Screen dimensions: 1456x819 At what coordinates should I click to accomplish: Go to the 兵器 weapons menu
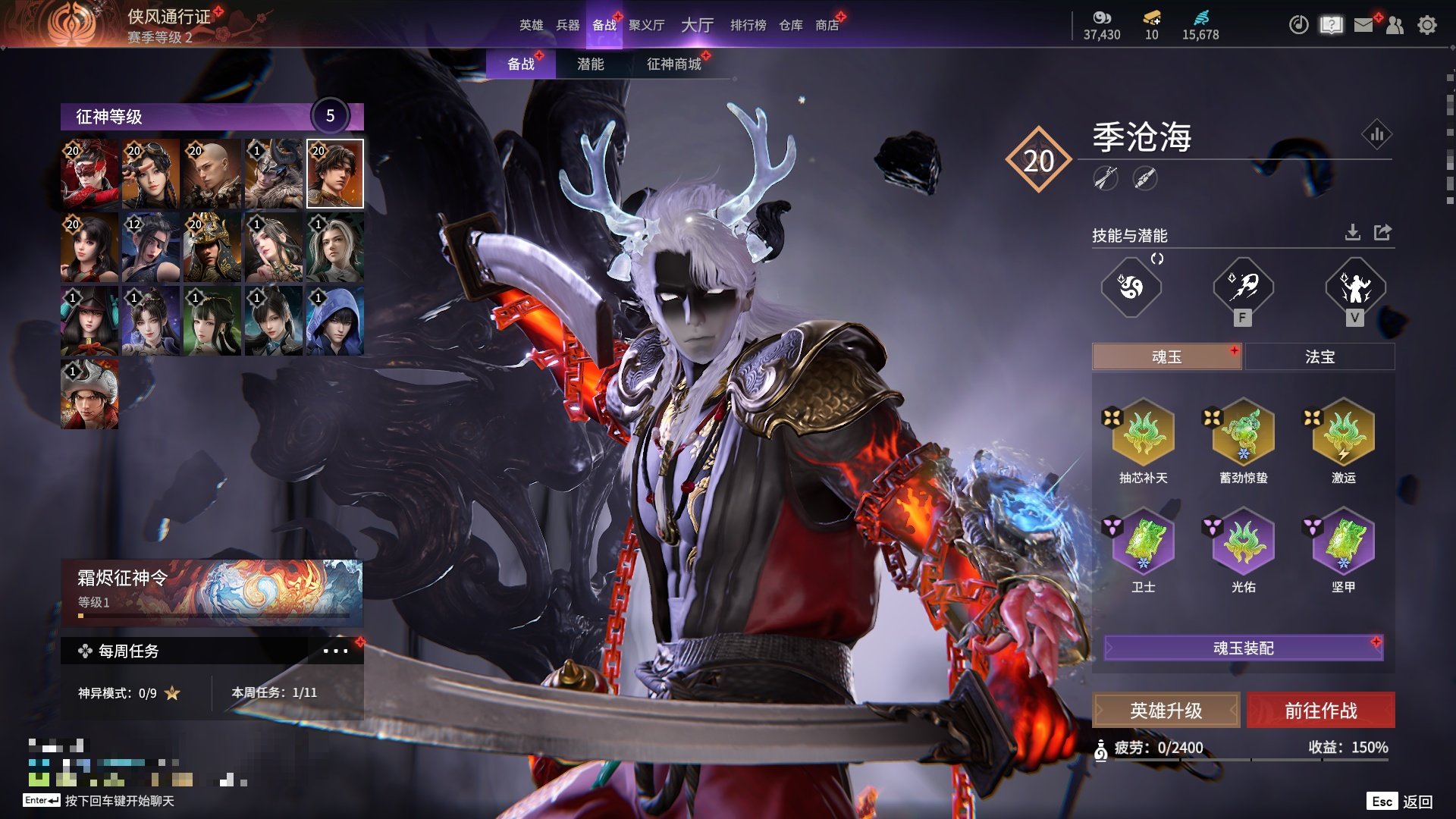(x=567, y=25)
